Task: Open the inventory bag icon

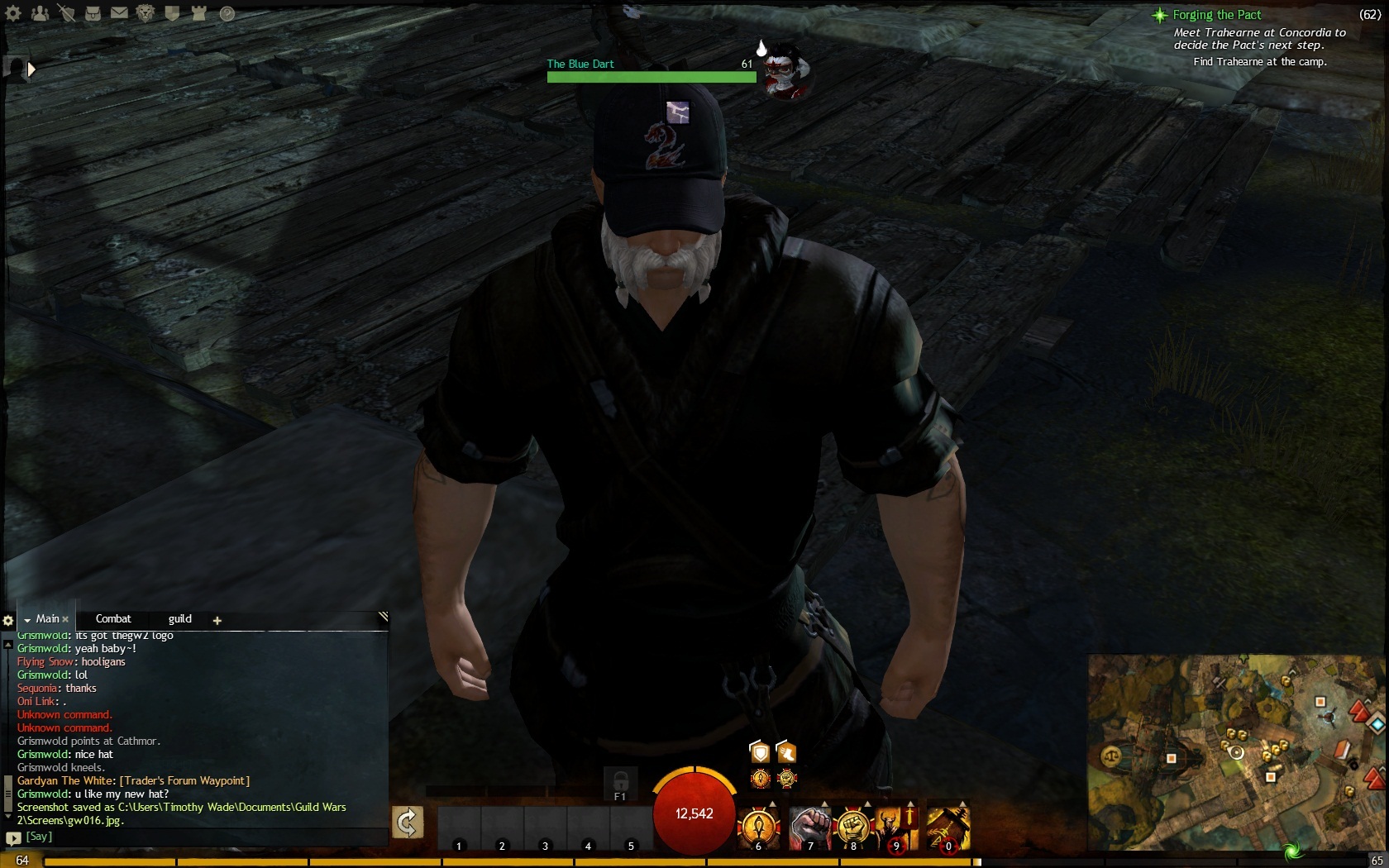Action: (x=93, y=13)
